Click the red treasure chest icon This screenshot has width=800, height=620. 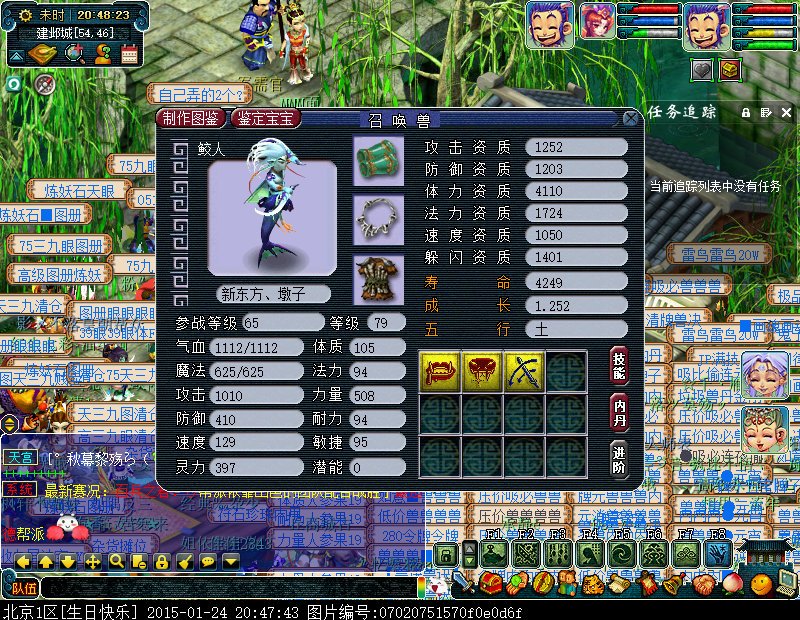coord(730,69)
